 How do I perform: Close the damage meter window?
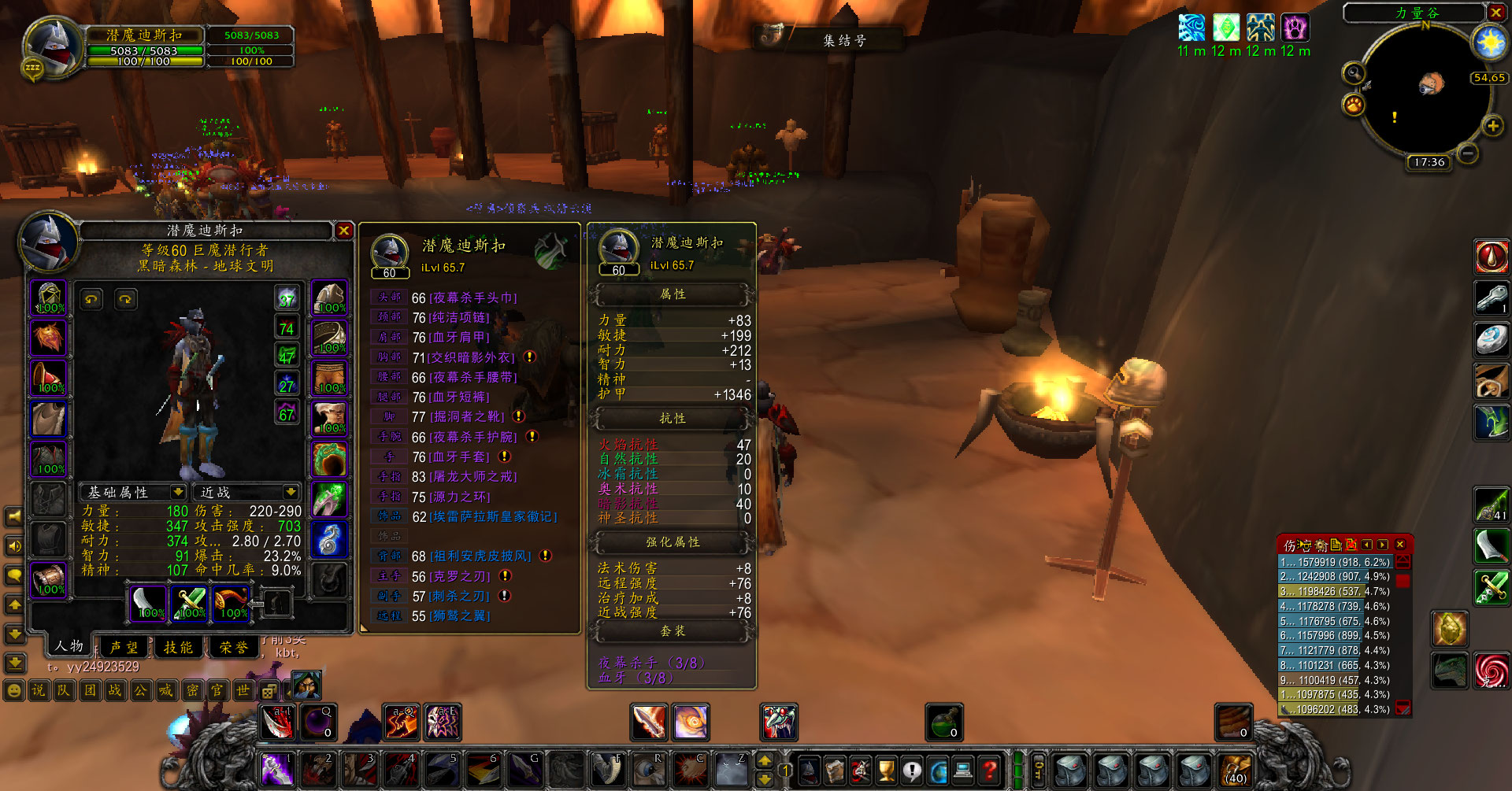click(x=1400, y=545)
